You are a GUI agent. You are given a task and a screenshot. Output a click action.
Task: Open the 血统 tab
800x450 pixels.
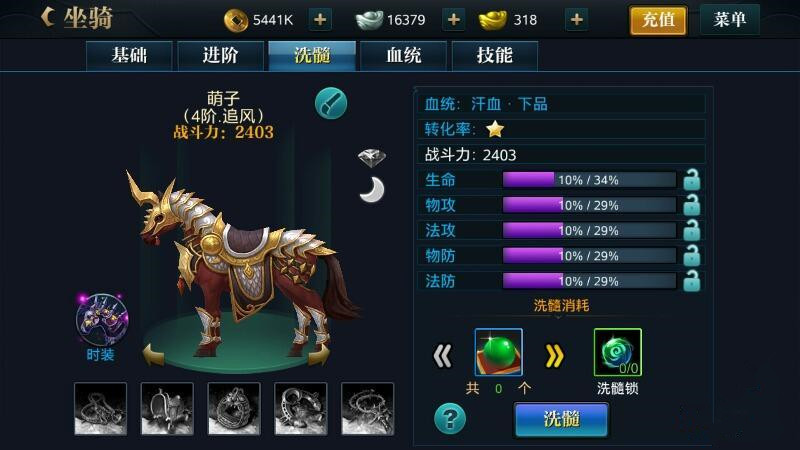tap(403, 56)
